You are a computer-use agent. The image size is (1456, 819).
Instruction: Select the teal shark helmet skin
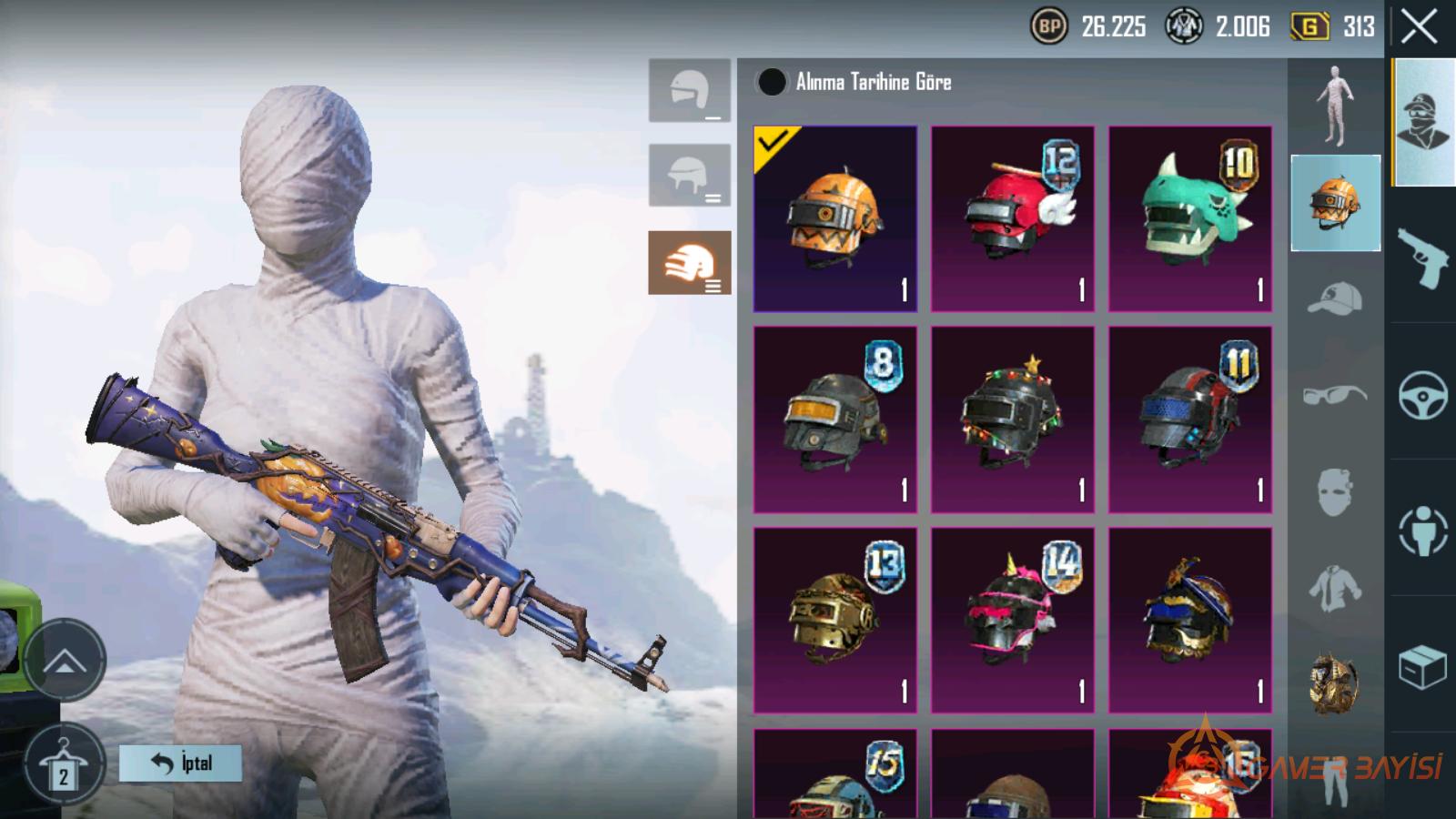point(1189,219)
